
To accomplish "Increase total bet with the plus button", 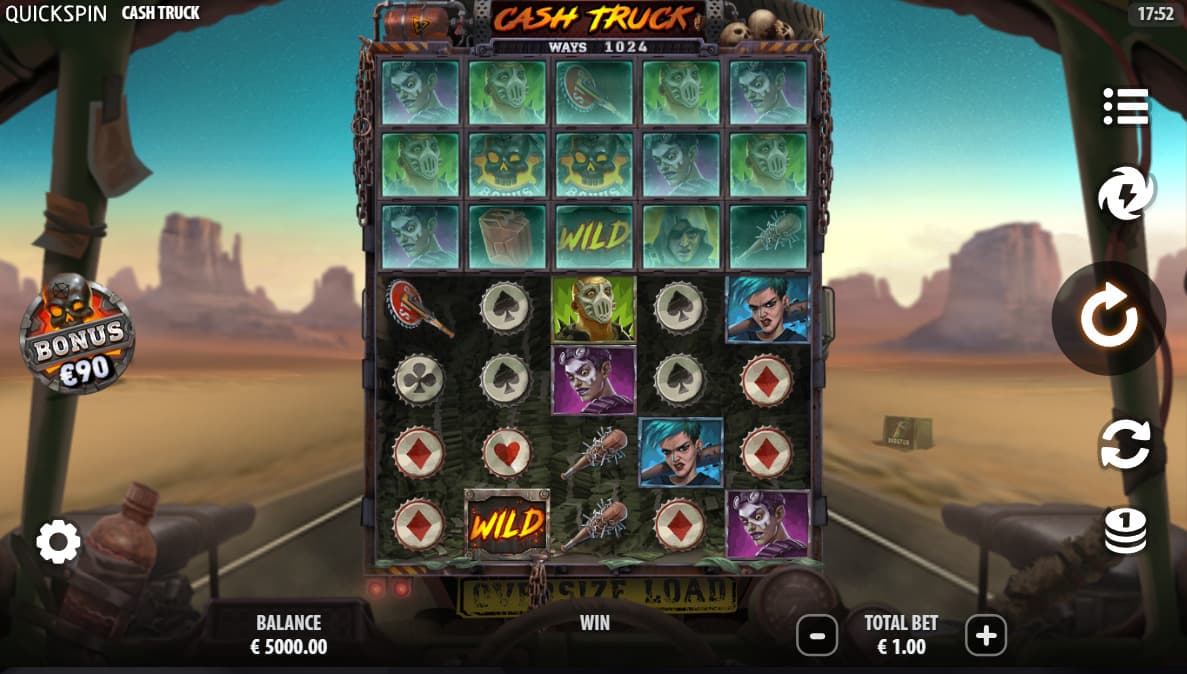I will pos(985,635).
